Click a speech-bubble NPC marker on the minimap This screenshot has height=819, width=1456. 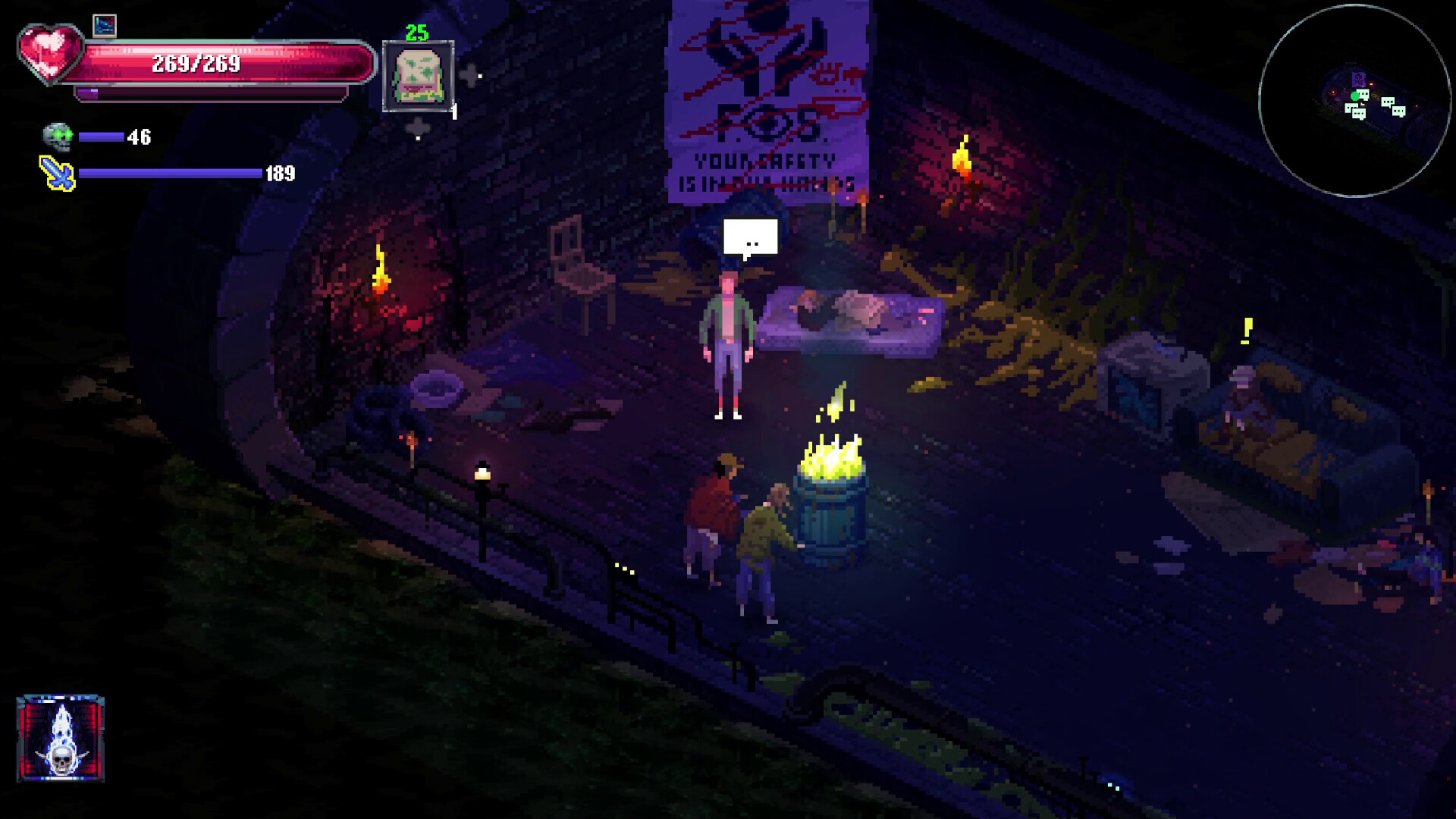coord(1388,102)
